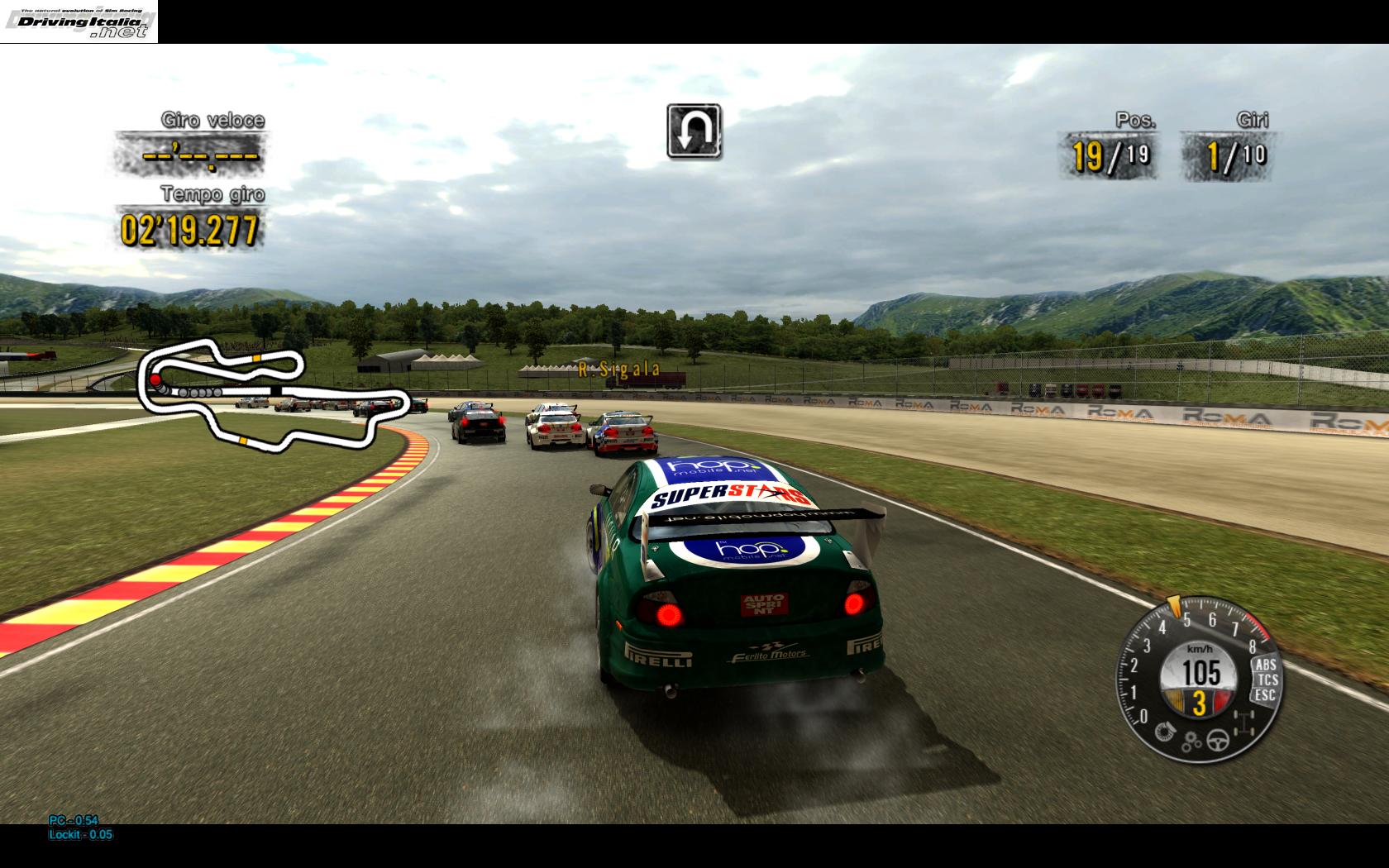1389x868 pixels.
Task: Toggle the ABS driving aid indicator
Action: click(1265, 665)
